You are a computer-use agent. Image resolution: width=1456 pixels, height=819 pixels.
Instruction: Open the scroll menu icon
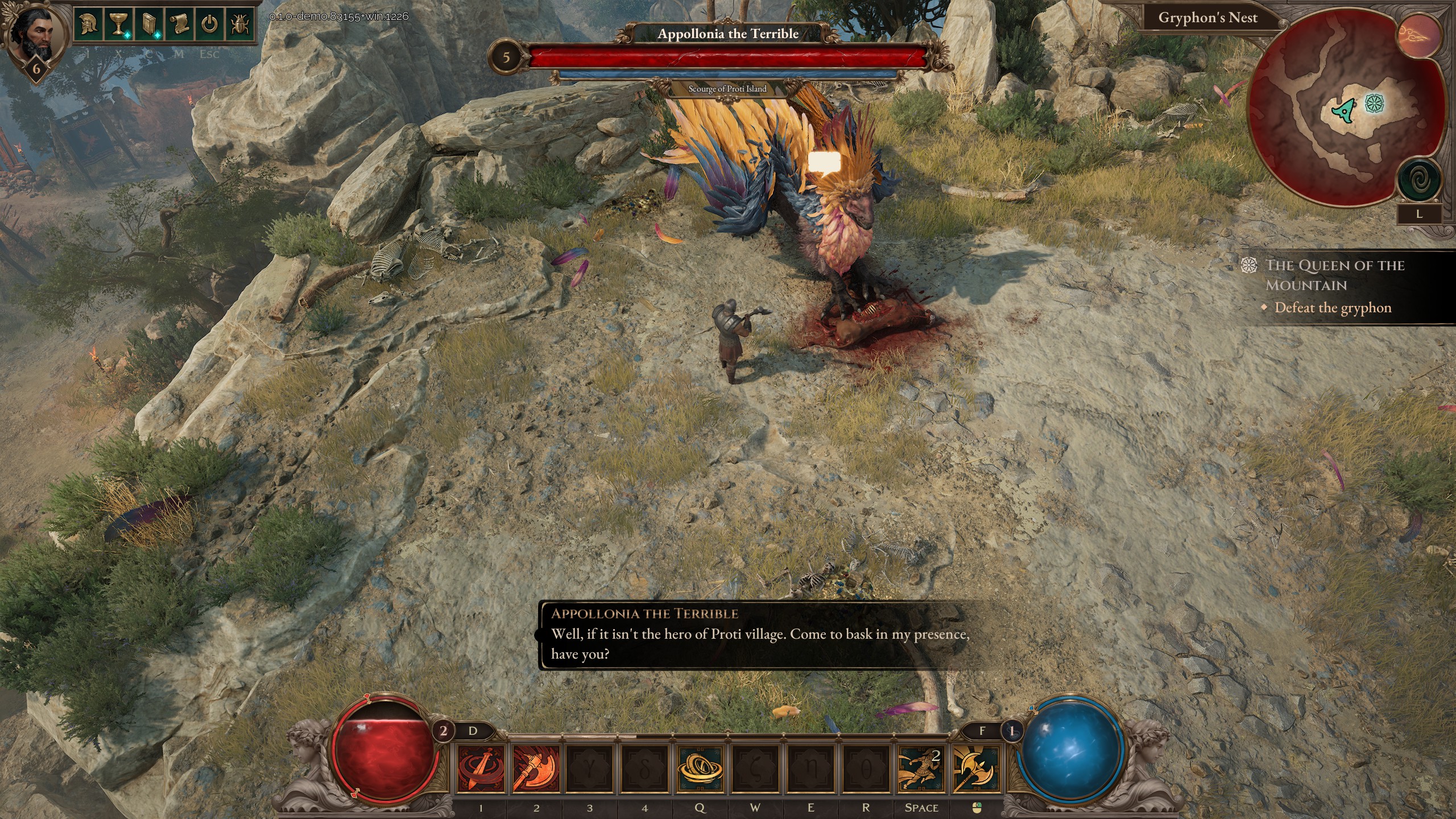pos(180,25)
